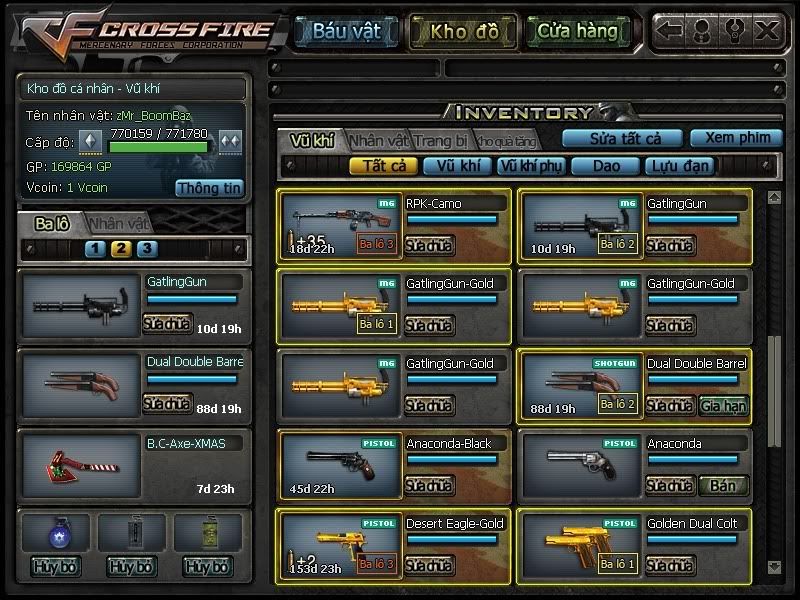The height and width of the screenshot is (600, 800).
Task: Click Gia hạn for Dual Double Barrel
Action: pyautogui.click(x=724, y=405)
